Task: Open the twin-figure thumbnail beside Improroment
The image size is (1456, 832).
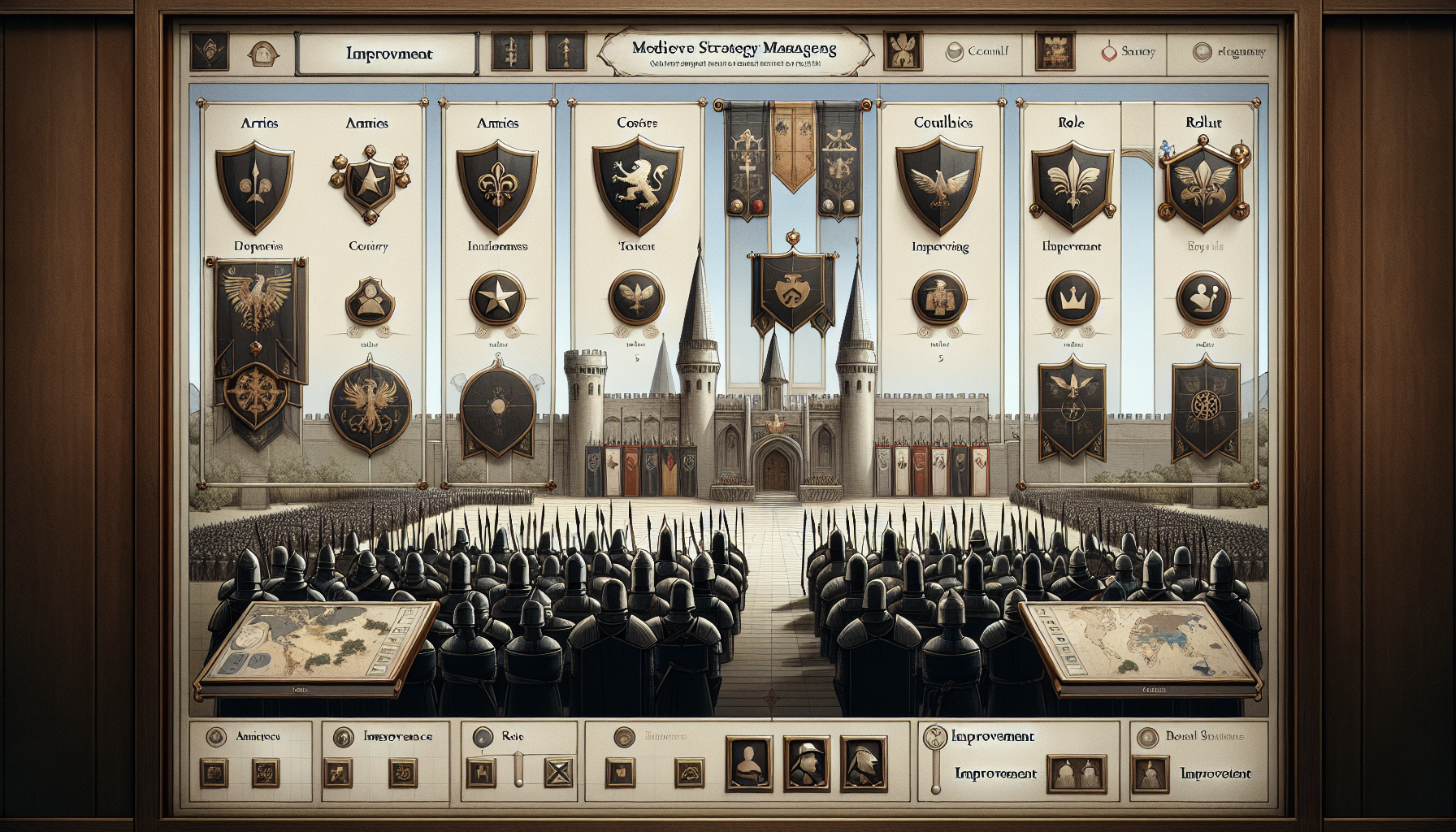Action: [1077, 773]
